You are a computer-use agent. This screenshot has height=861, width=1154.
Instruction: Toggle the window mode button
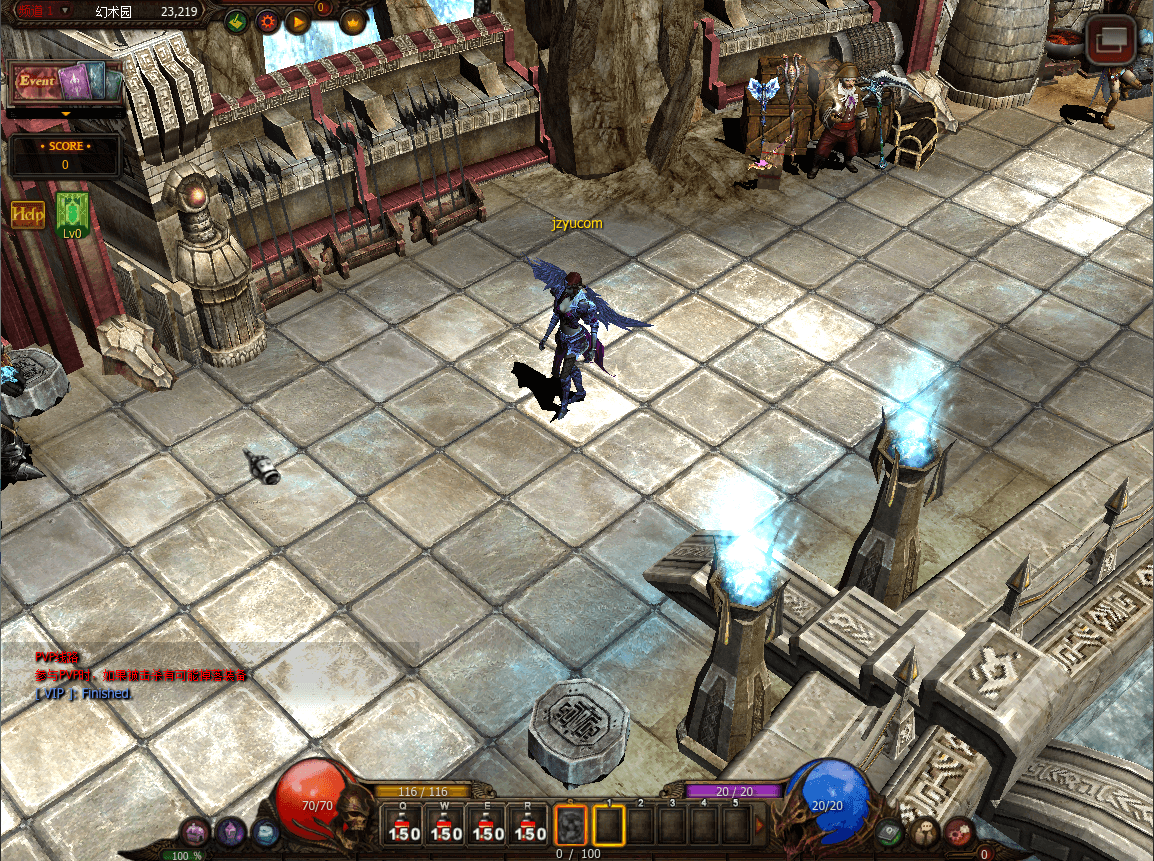[x=1110, y=43]
